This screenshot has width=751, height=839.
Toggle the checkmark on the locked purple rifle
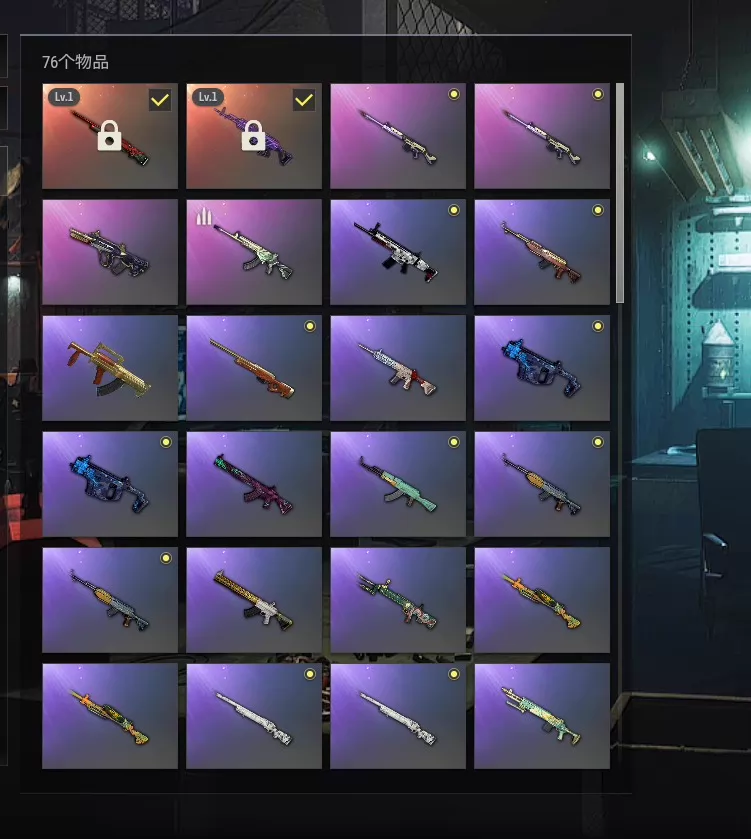(x=304, y=100)
